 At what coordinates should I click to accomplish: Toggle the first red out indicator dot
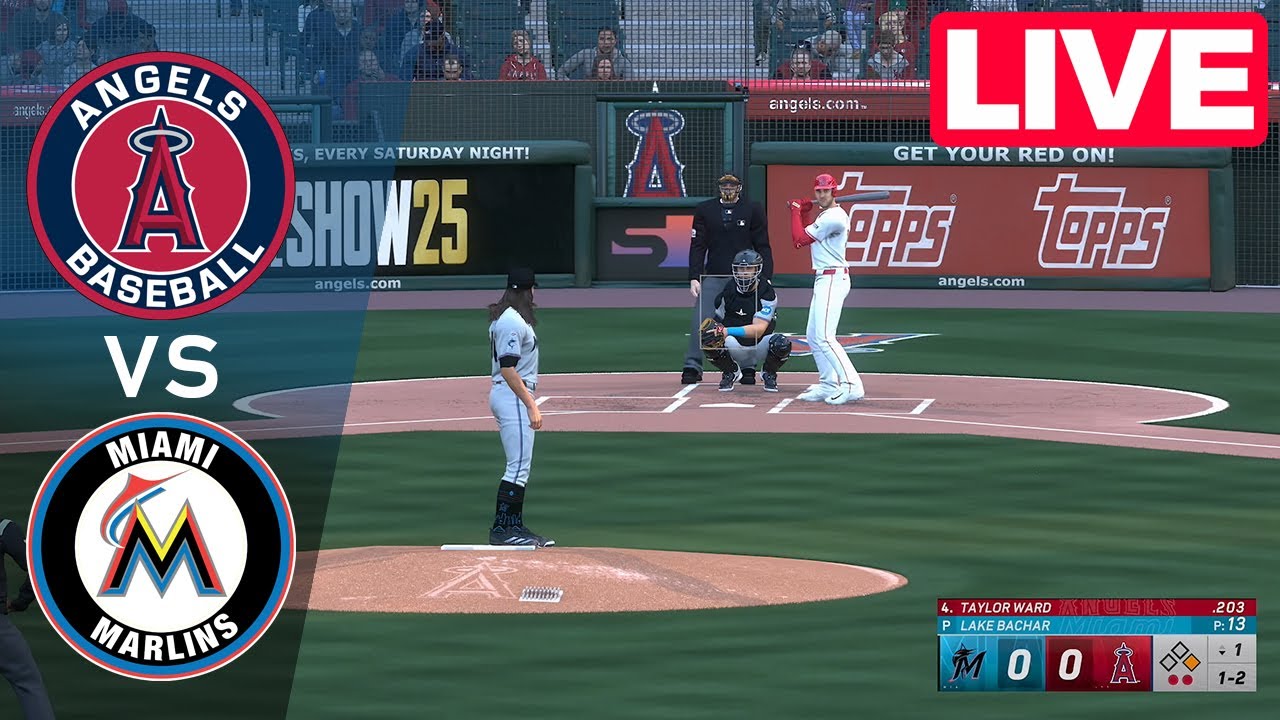[x=1174, y=679]
